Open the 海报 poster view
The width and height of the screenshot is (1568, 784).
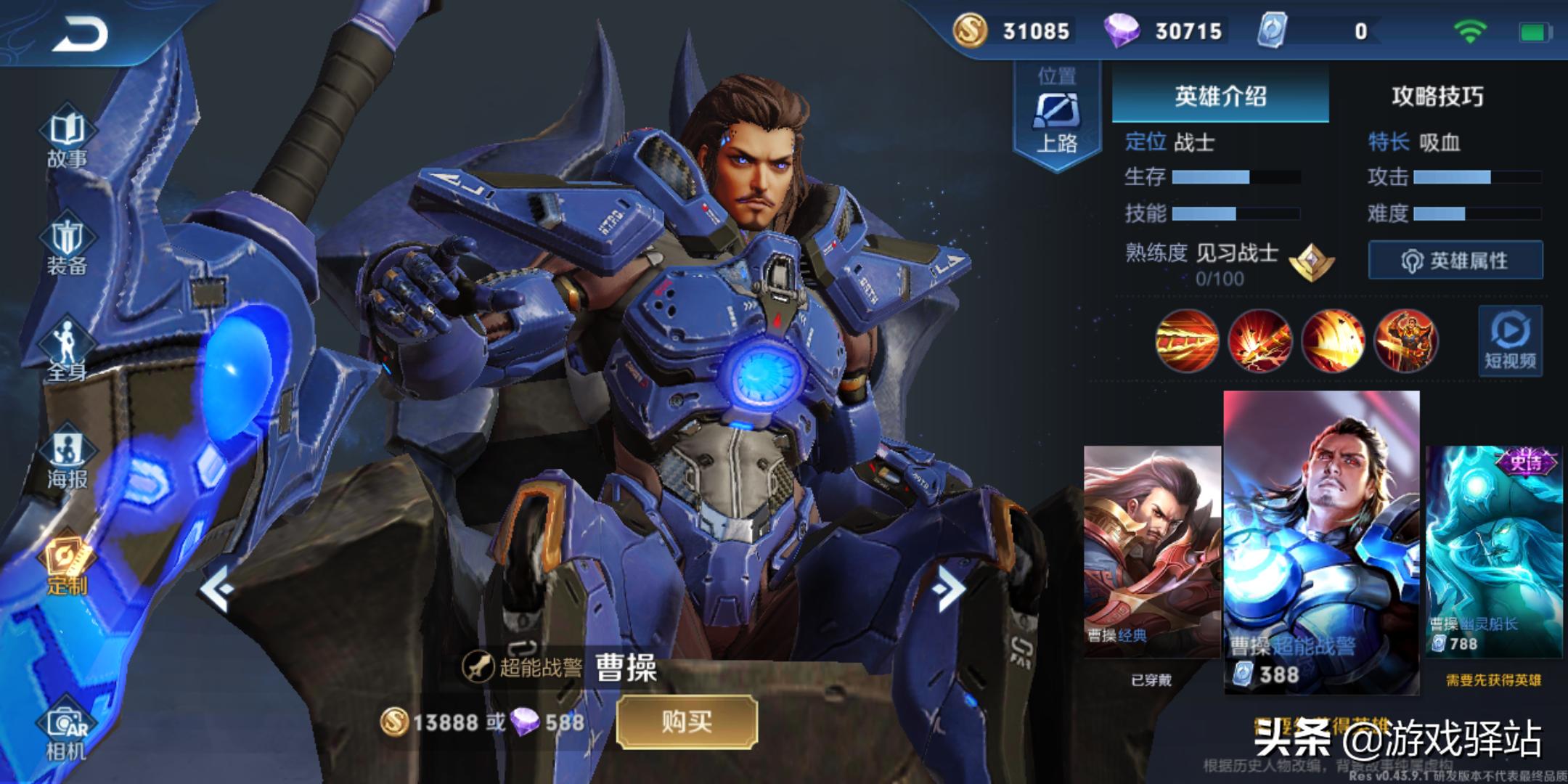[x=67, y=460]
